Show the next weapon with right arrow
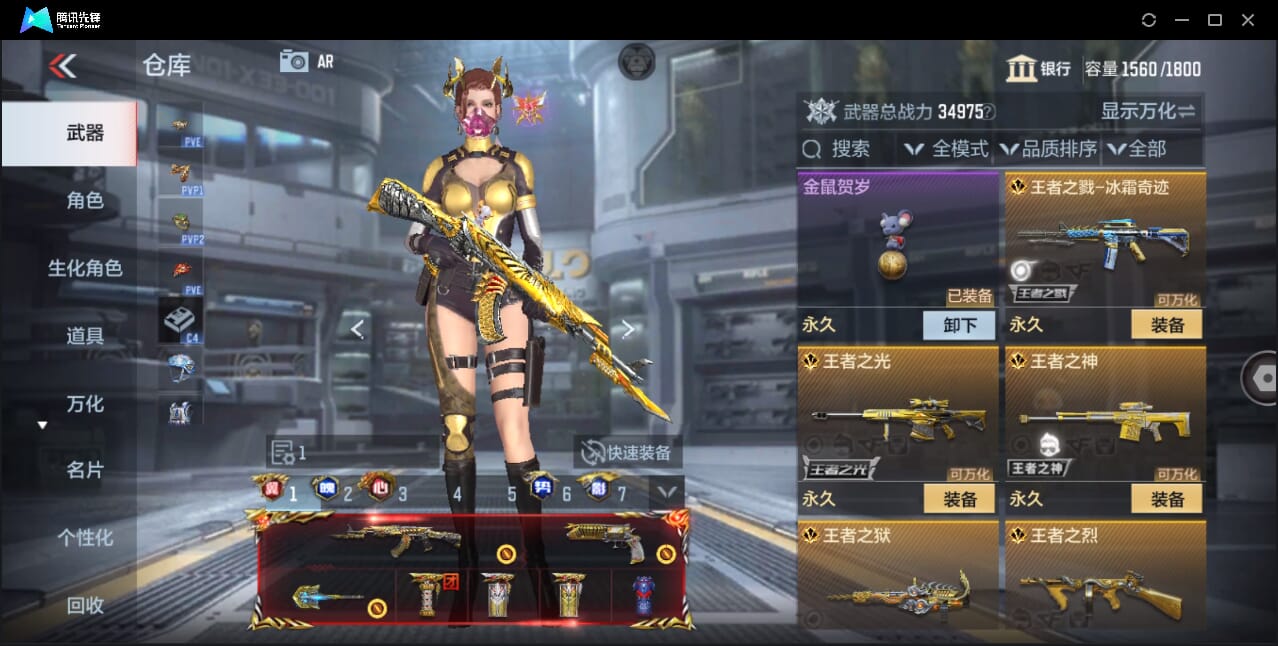The image size is (1278, 646). click(x=628, y=328)
